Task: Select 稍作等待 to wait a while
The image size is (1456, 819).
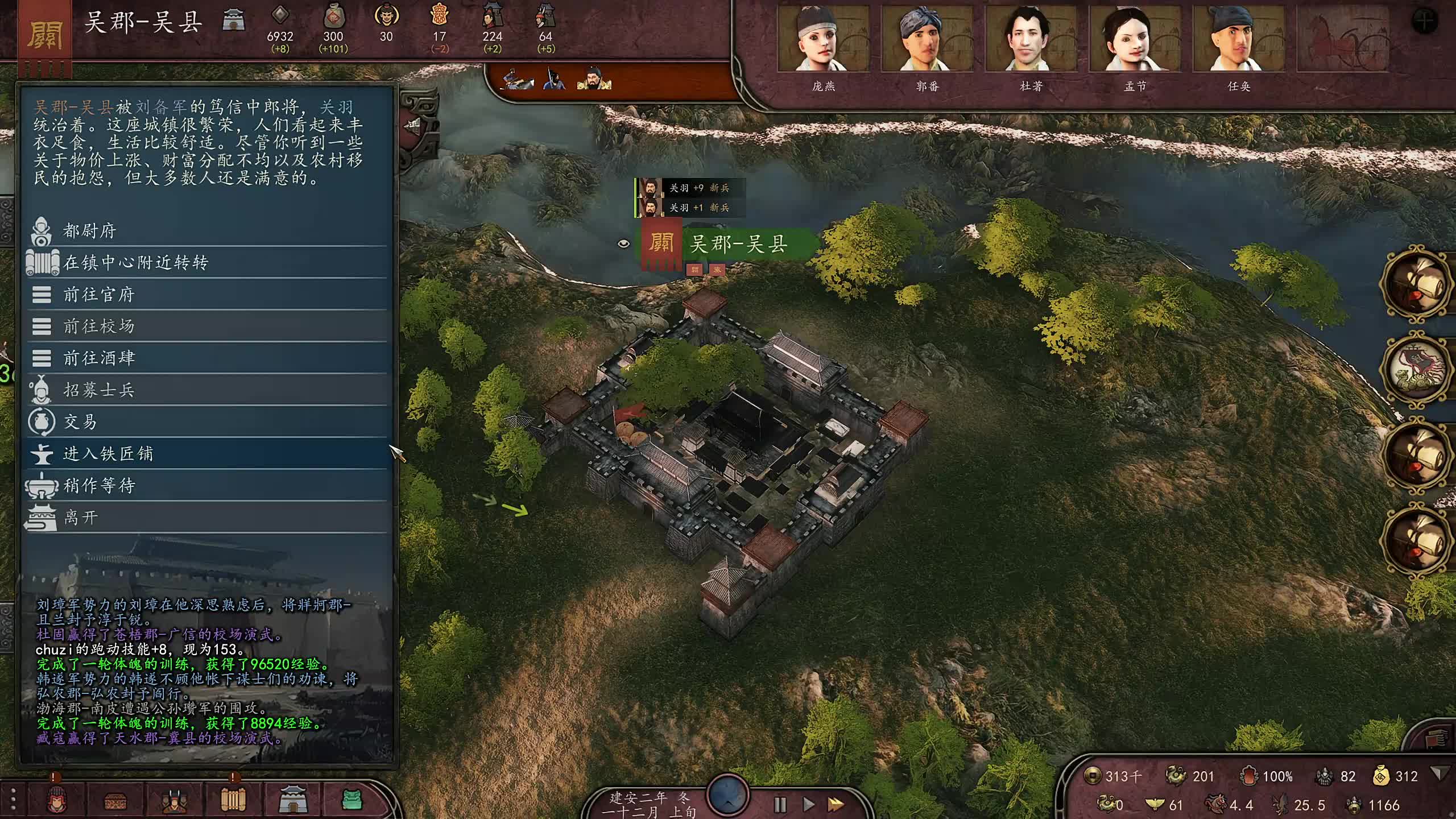Action: (x=98, y=486)
